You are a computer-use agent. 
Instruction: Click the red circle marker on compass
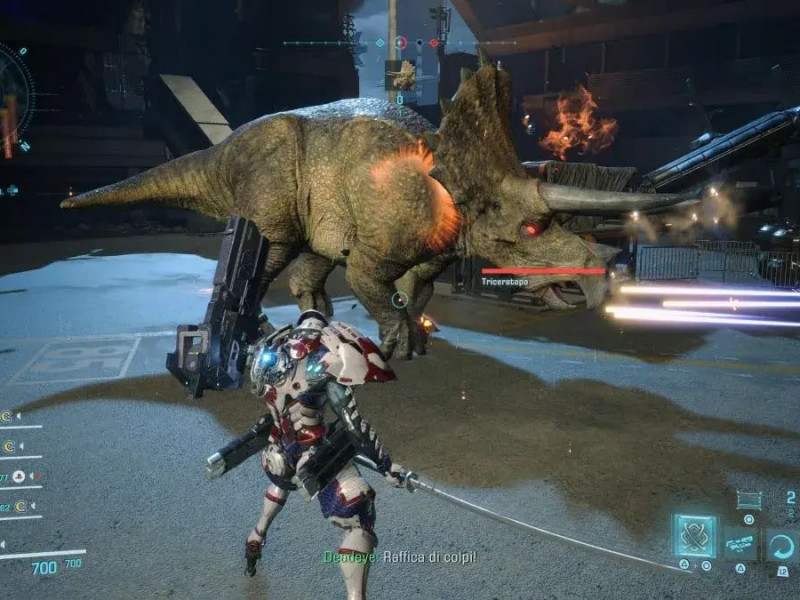coord(401,43)
